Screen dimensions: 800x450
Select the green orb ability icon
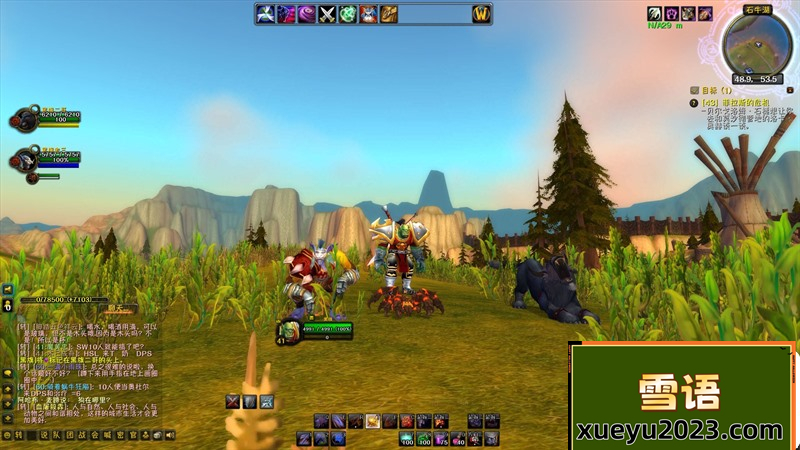click(347, 14)
